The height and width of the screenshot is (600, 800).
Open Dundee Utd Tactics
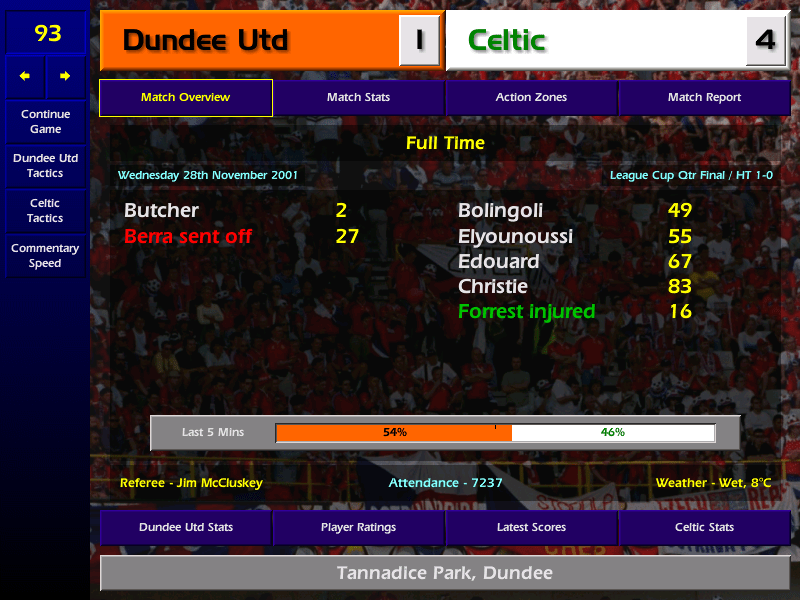[x=45, y=166]
